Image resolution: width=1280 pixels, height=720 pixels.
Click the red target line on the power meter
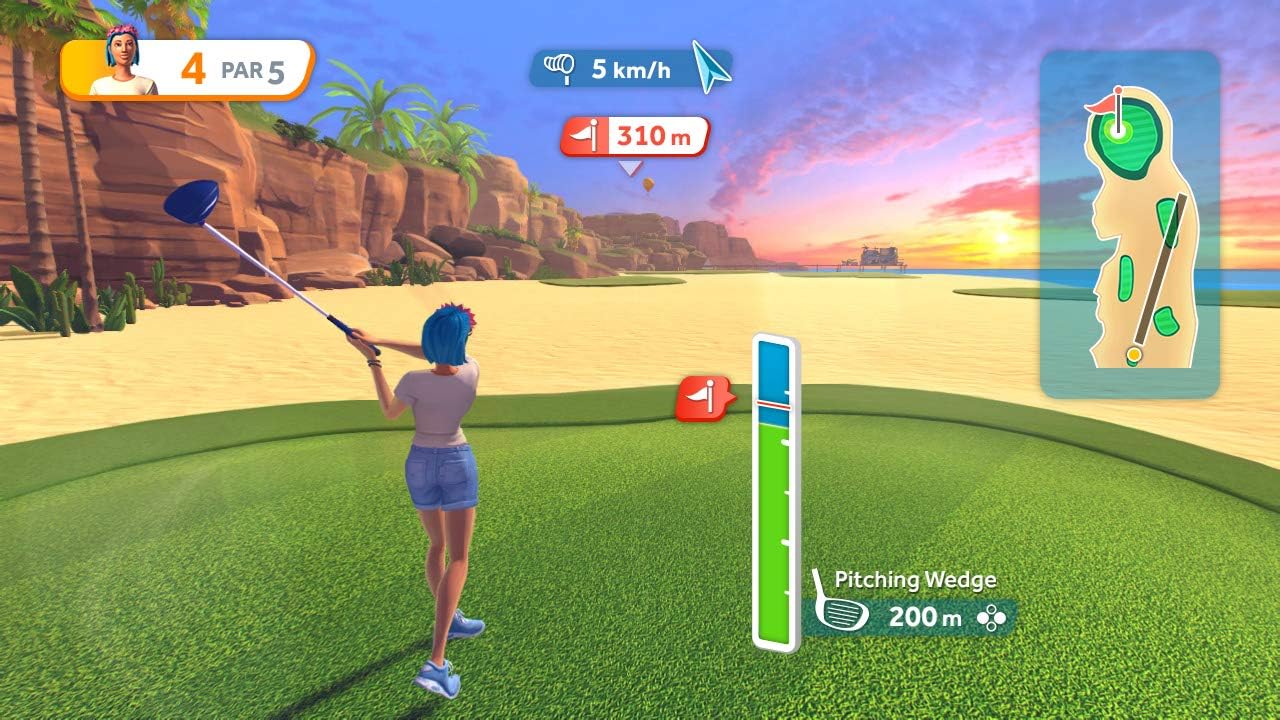tap(775, 407)
